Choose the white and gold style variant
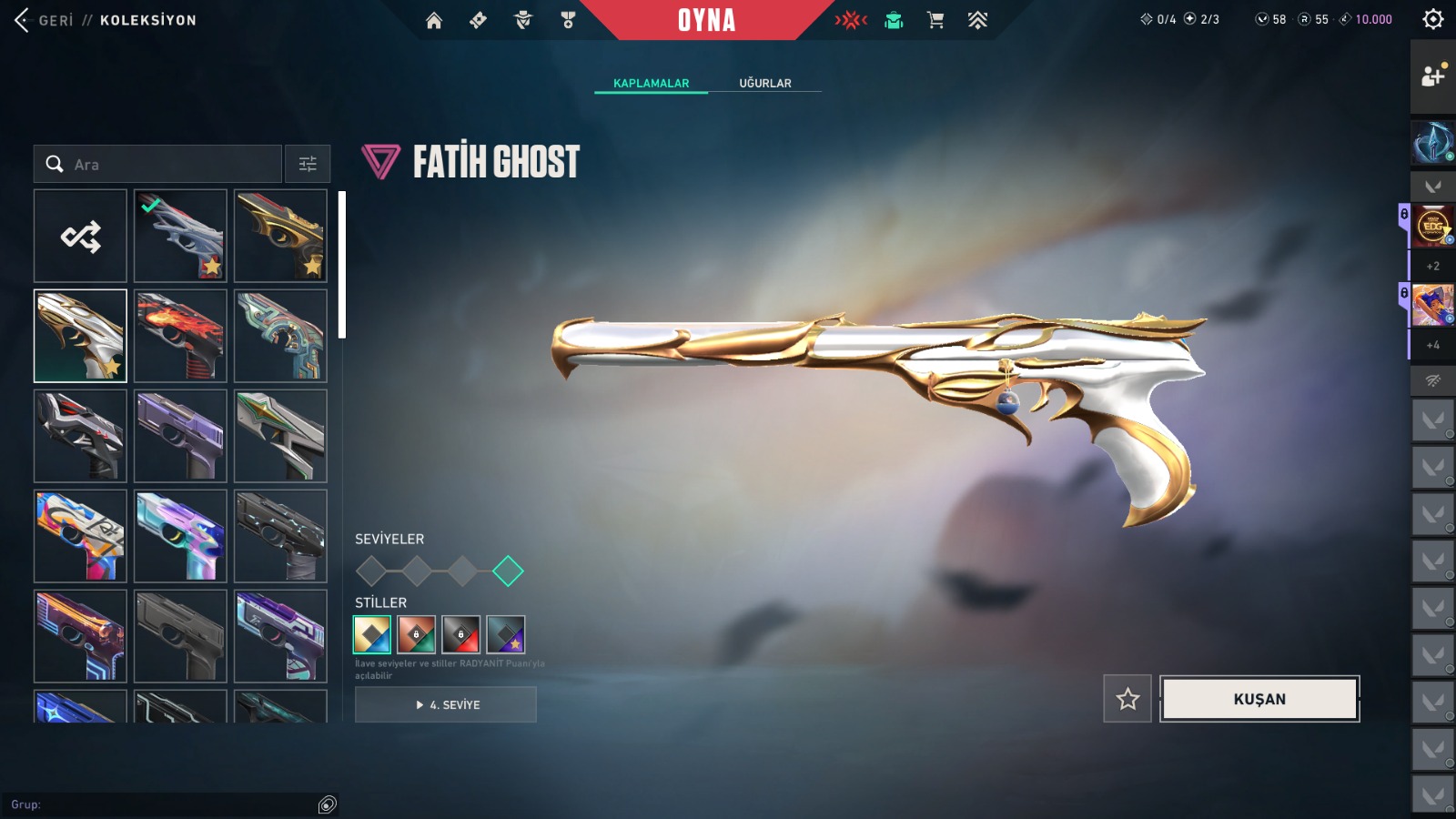The image size is (1456, 819). (x=372, y=634)
